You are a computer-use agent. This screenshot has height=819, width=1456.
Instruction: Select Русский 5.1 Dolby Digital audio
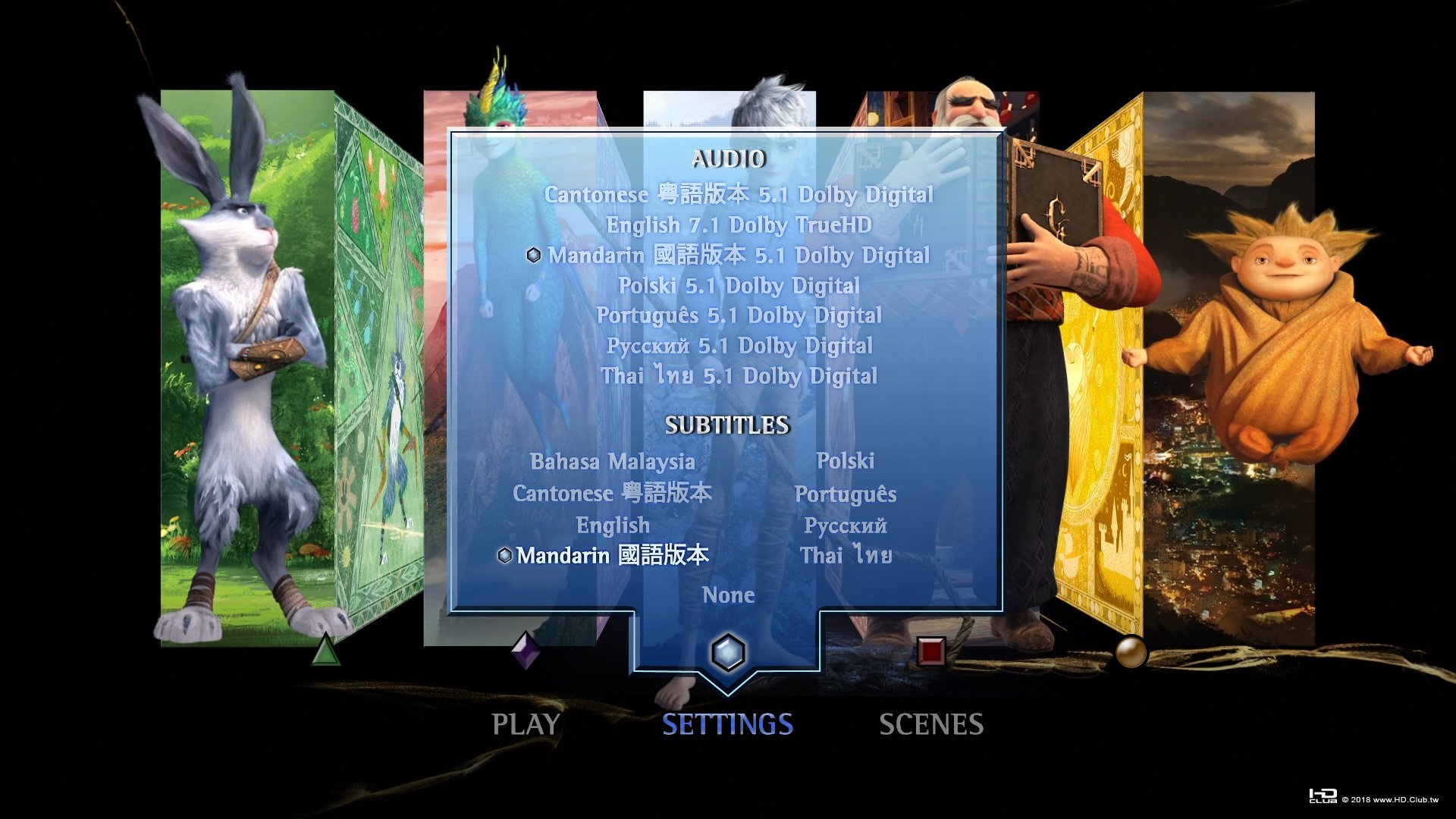click(x=739, y=346)
